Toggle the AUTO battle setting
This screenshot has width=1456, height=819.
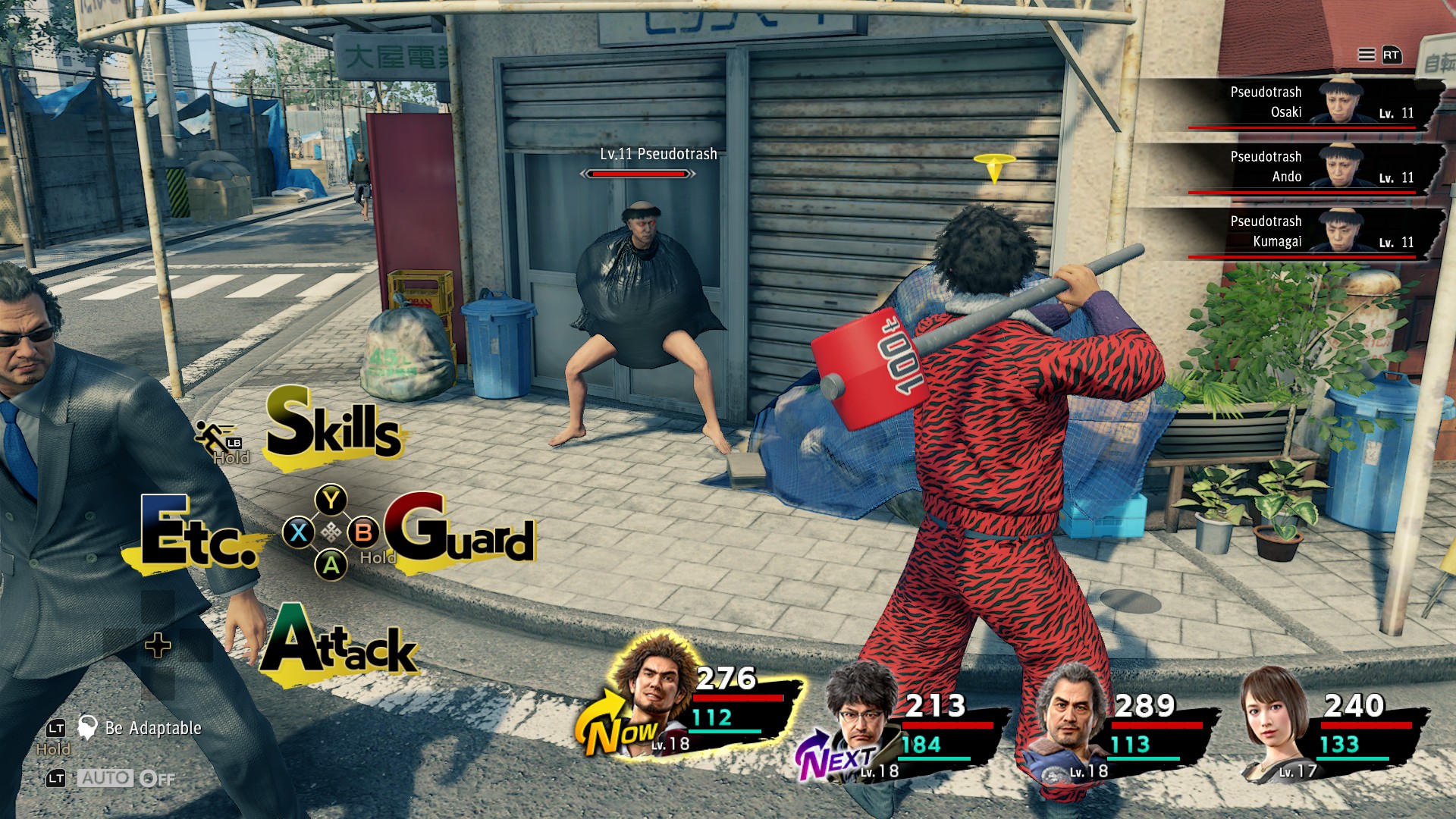click(105, 778)
